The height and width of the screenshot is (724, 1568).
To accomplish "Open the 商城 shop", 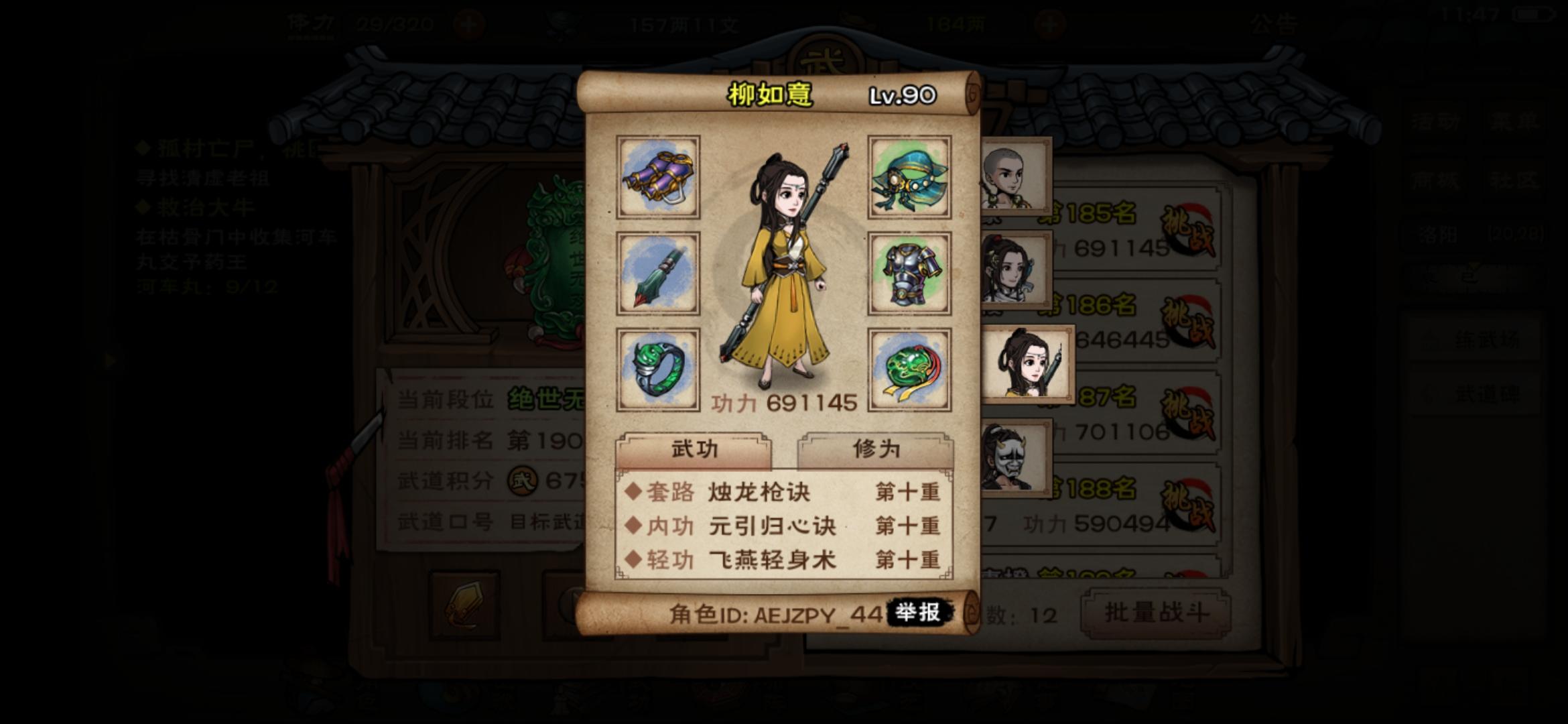I will point(1436,180).
